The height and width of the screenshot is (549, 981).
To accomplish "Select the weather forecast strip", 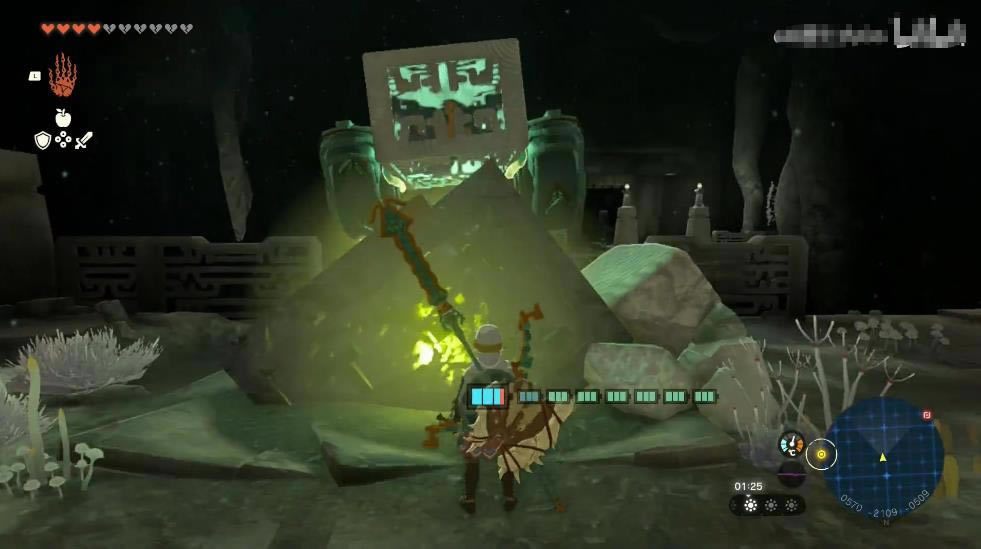I will (770, 505).
